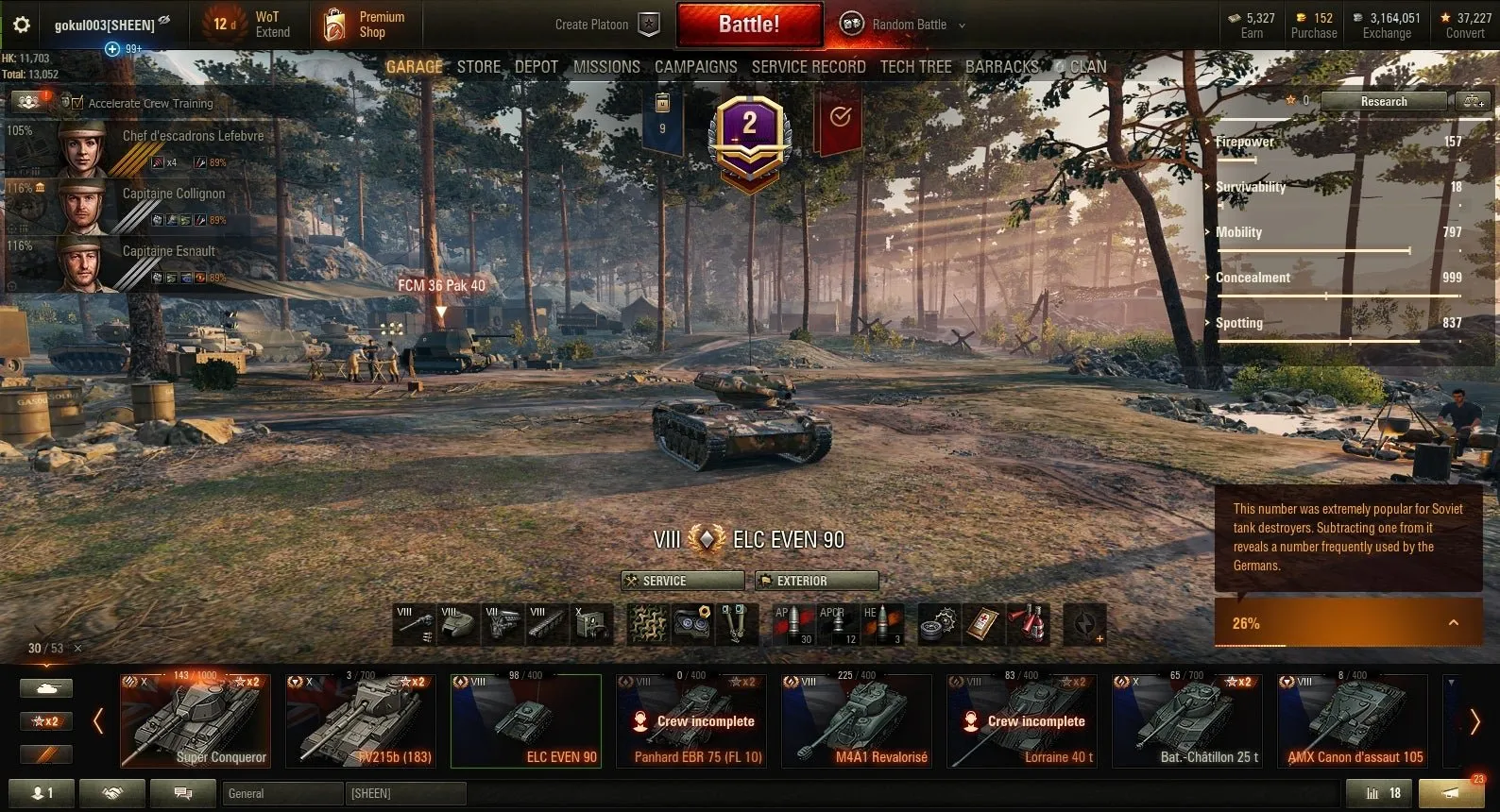This screenshot has width=1500, height=812.
Task: Open the Tech Tree tab
Action: click(915, 67)
